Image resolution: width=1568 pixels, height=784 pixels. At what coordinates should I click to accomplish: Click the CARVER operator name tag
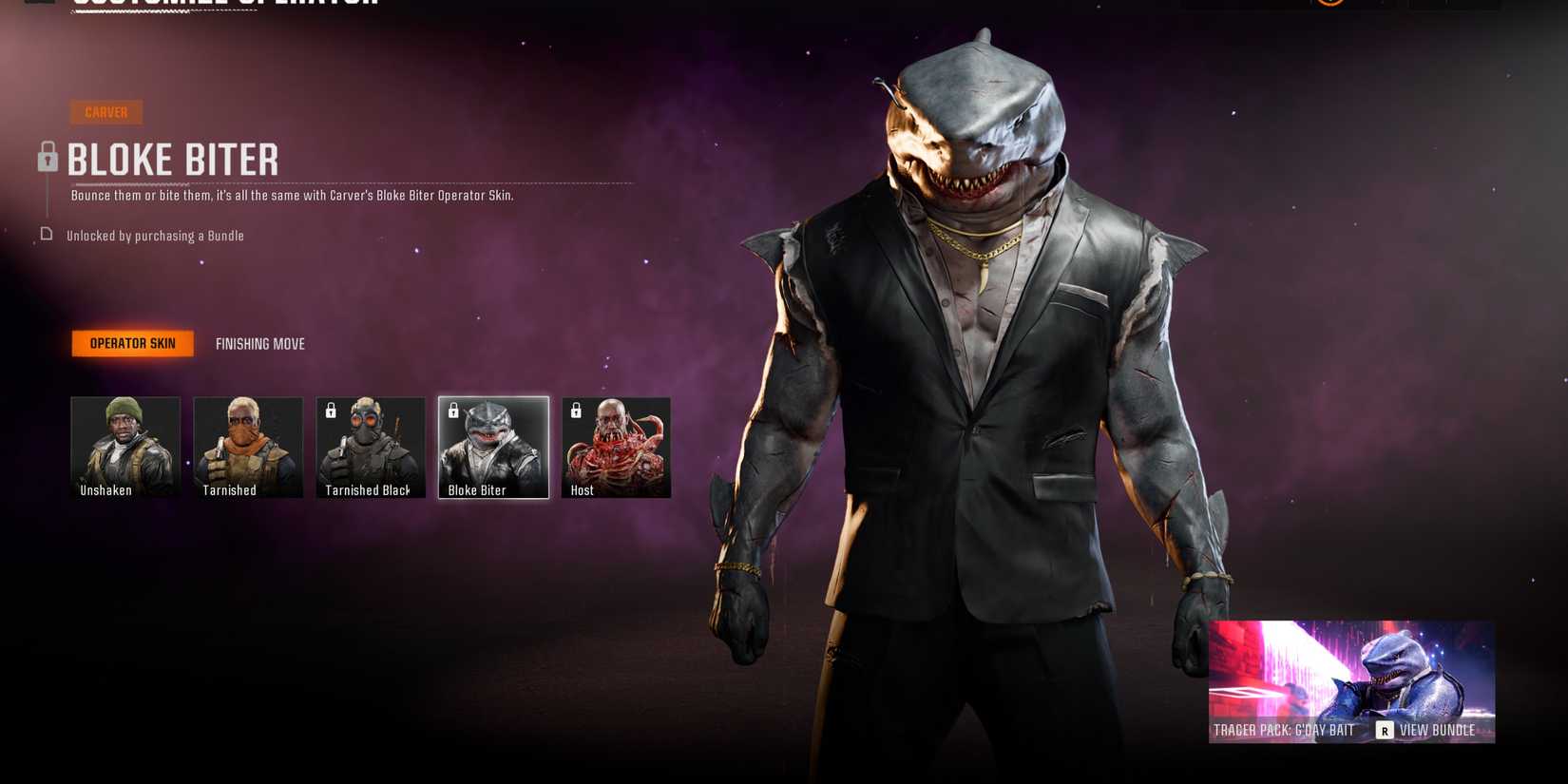pos(106,111)
